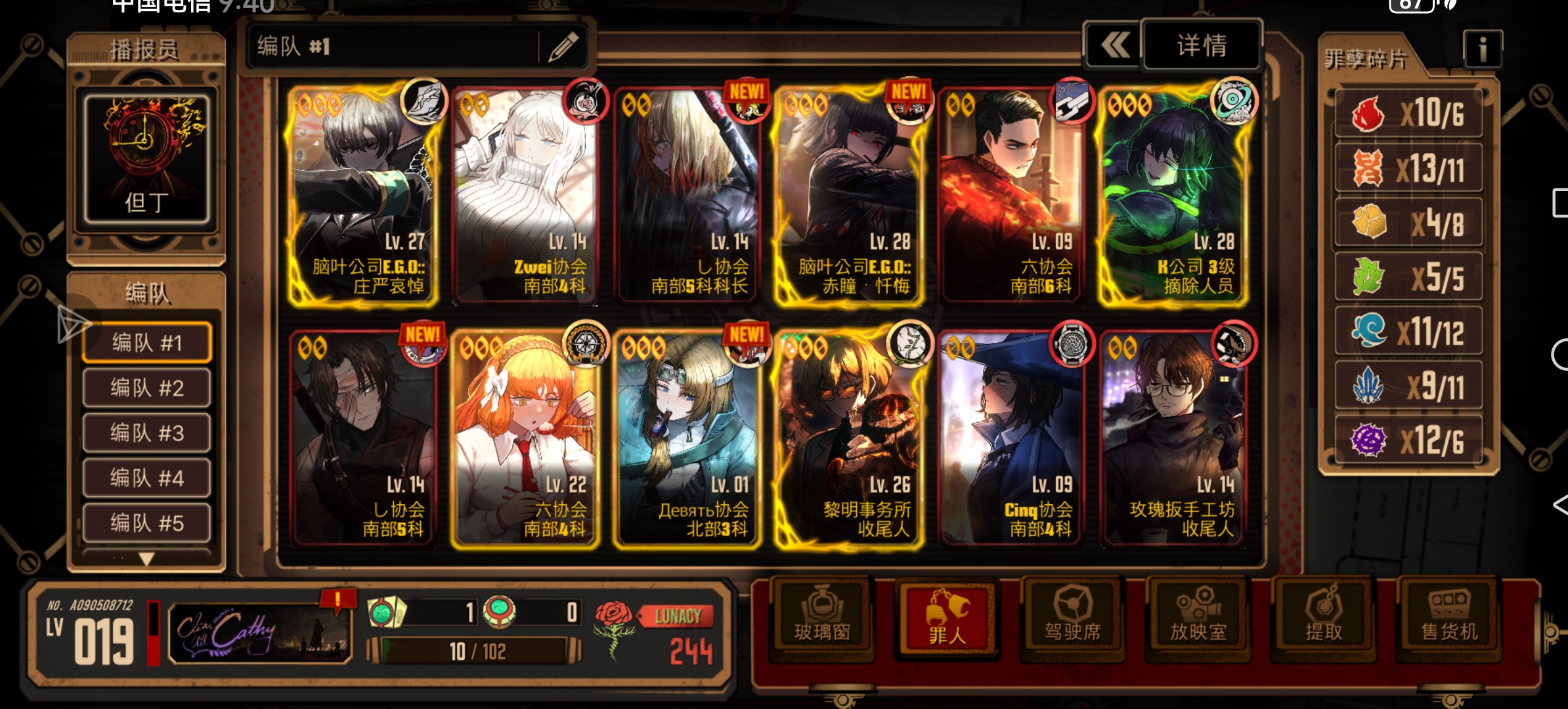Switch to 编队 #4
The width and height of the screenshot is (1568, 709).
tap(147, 478)
